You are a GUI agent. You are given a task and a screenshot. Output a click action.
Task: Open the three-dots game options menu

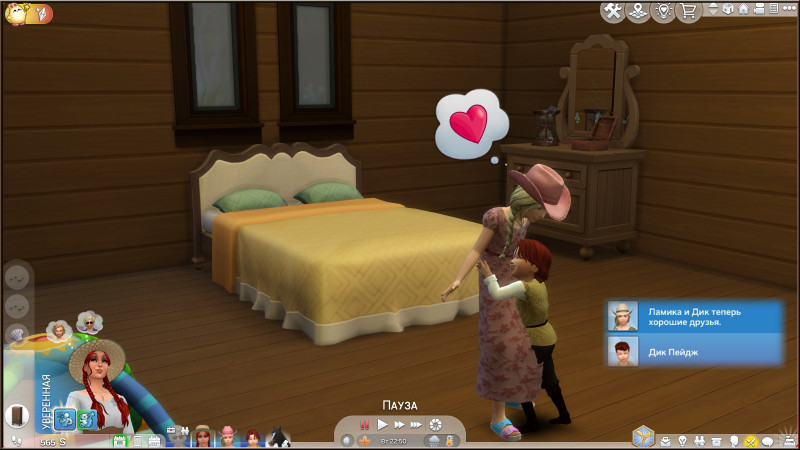tap(787, 10)
